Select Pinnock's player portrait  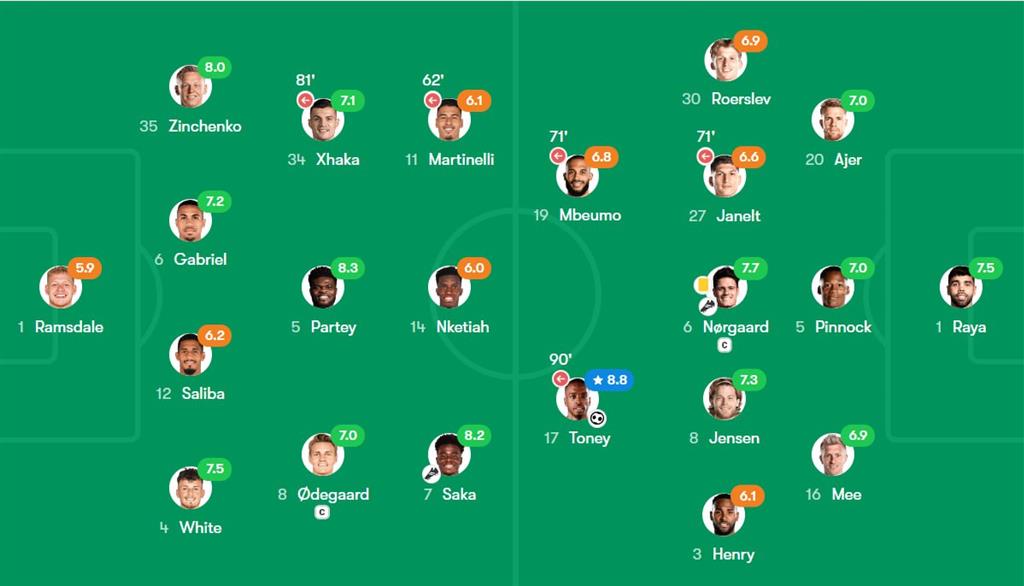click(832, 287)
